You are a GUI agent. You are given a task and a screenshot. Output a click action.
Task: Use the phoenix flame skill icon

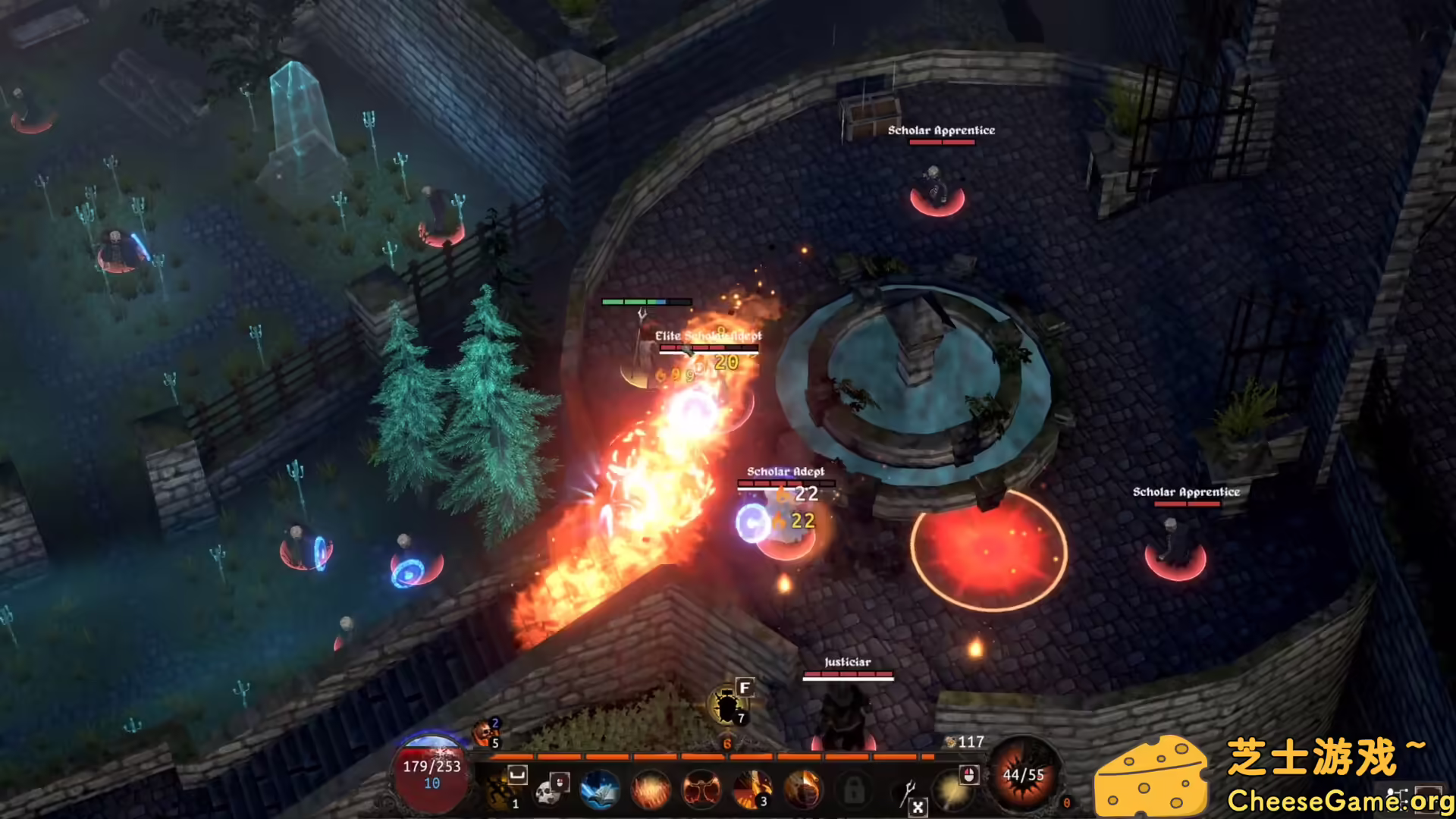pos(803,789)
